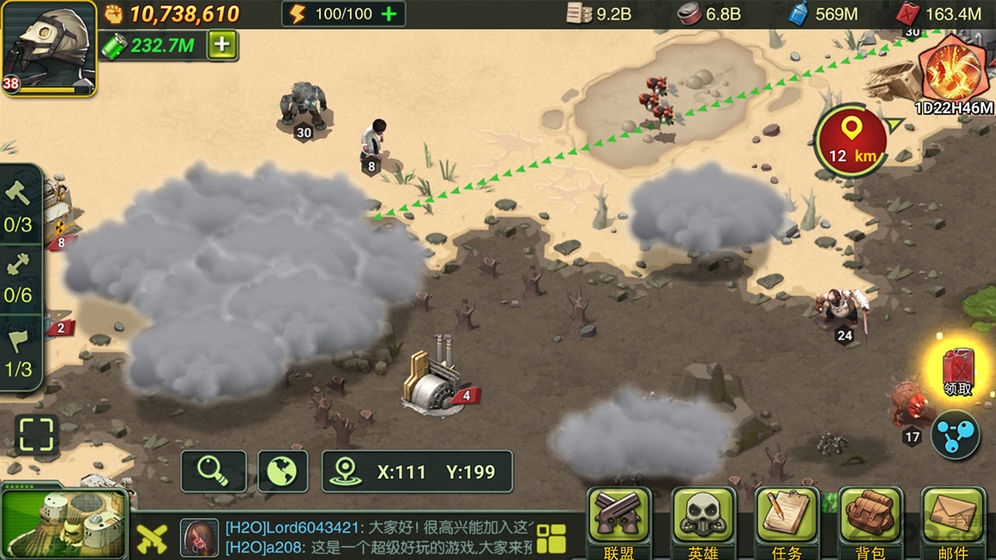This screenshot has height=560, width=996.
Task: Open the flag march queue 1/3
Action: (x=20, y=350)
